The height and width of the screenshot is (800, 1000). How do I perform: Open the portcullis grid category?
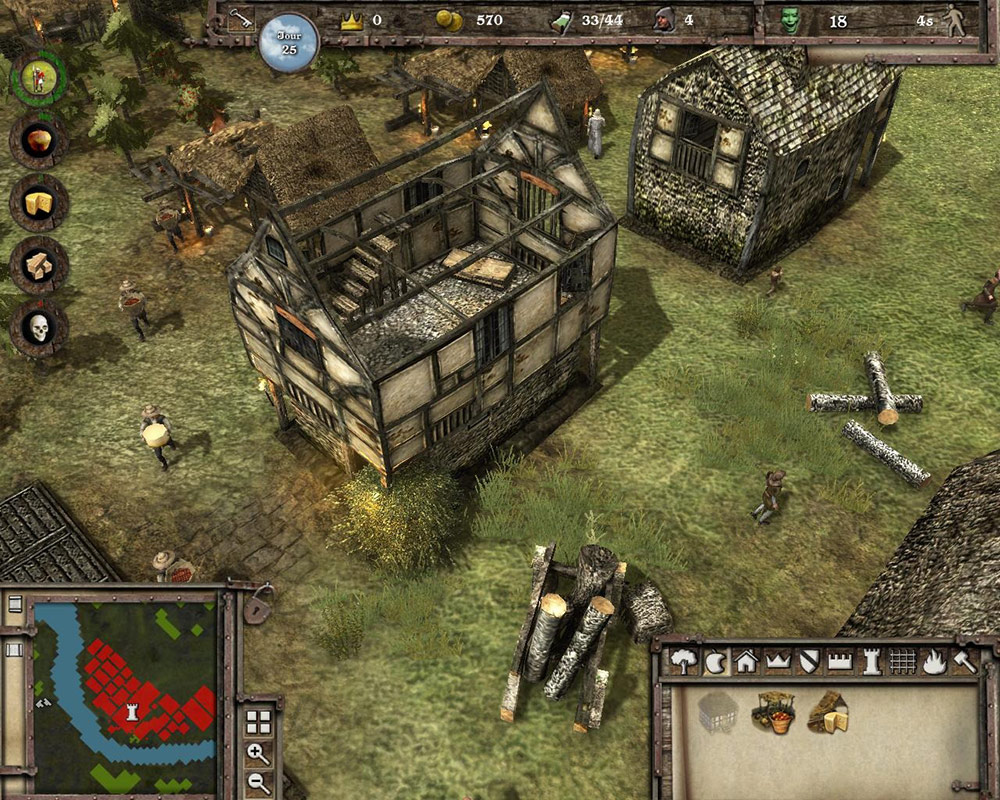(x=903, y=661)
